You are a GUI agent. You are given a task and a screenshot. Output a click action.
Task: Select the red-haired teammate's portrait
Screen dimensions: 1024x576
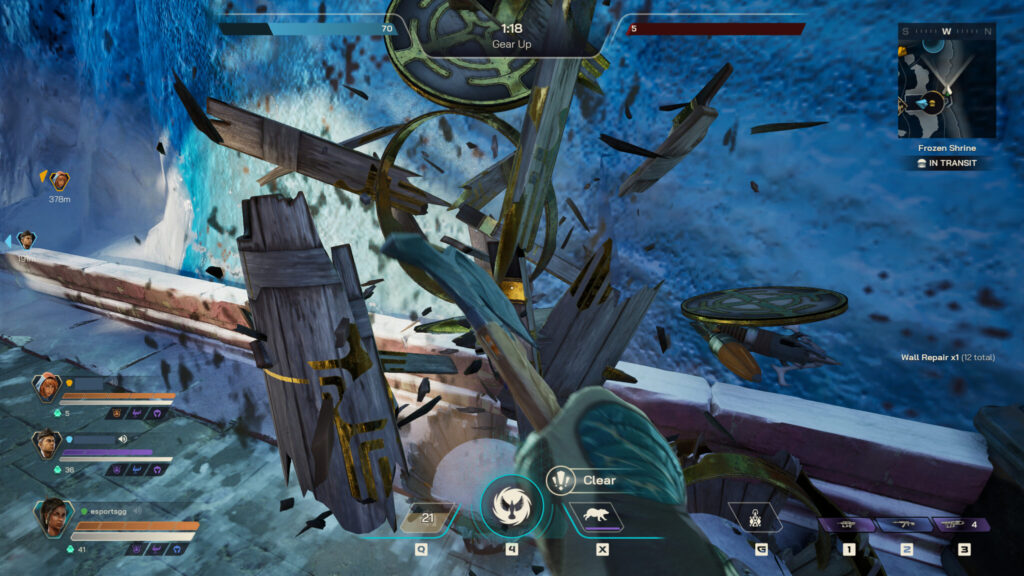[46, 387]
